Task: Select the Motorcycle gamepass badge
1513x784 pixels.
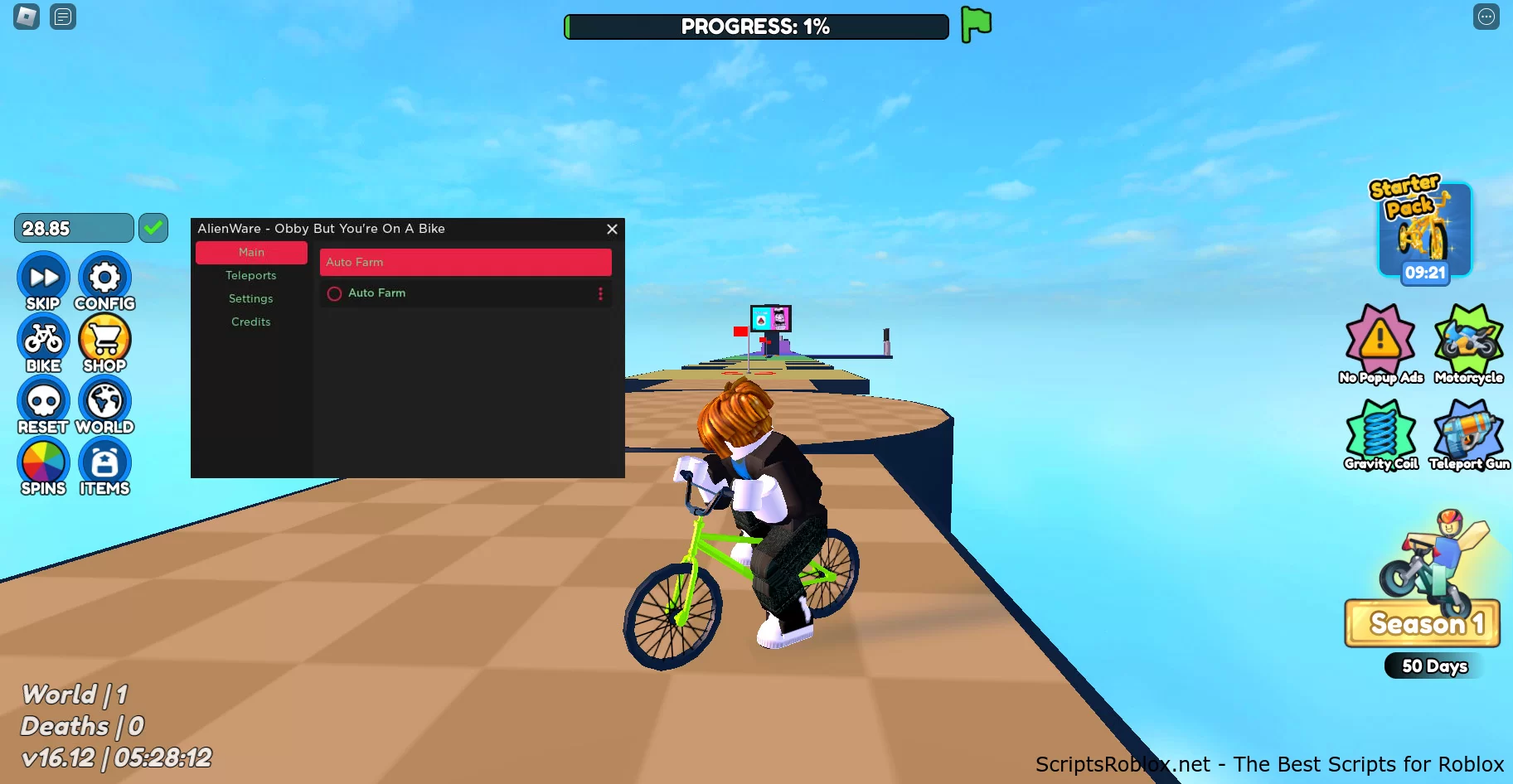Action: point(1468,341)
